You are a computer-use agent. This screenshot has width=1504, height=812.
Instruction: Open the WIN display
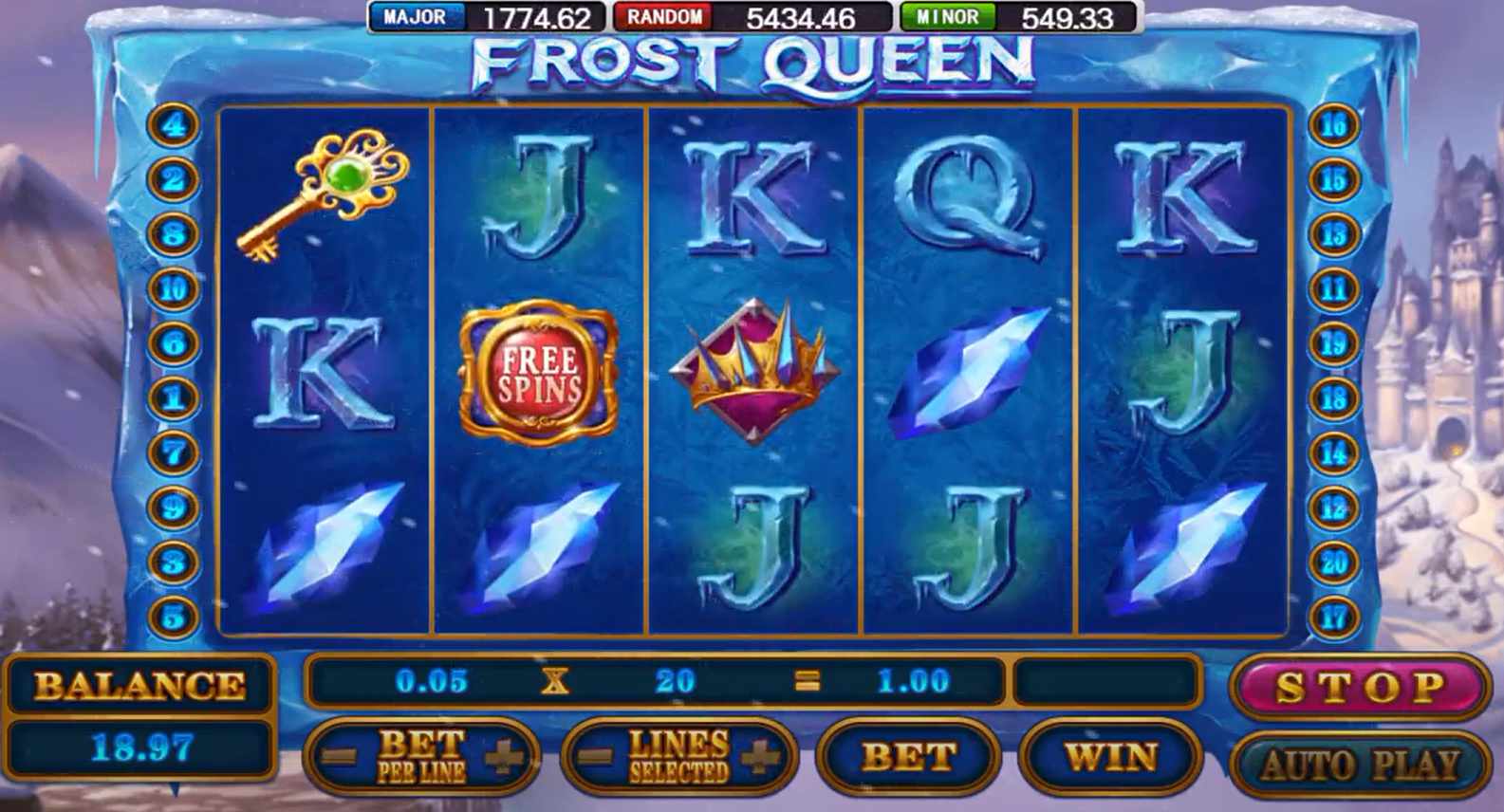(x=1110, y=757)
